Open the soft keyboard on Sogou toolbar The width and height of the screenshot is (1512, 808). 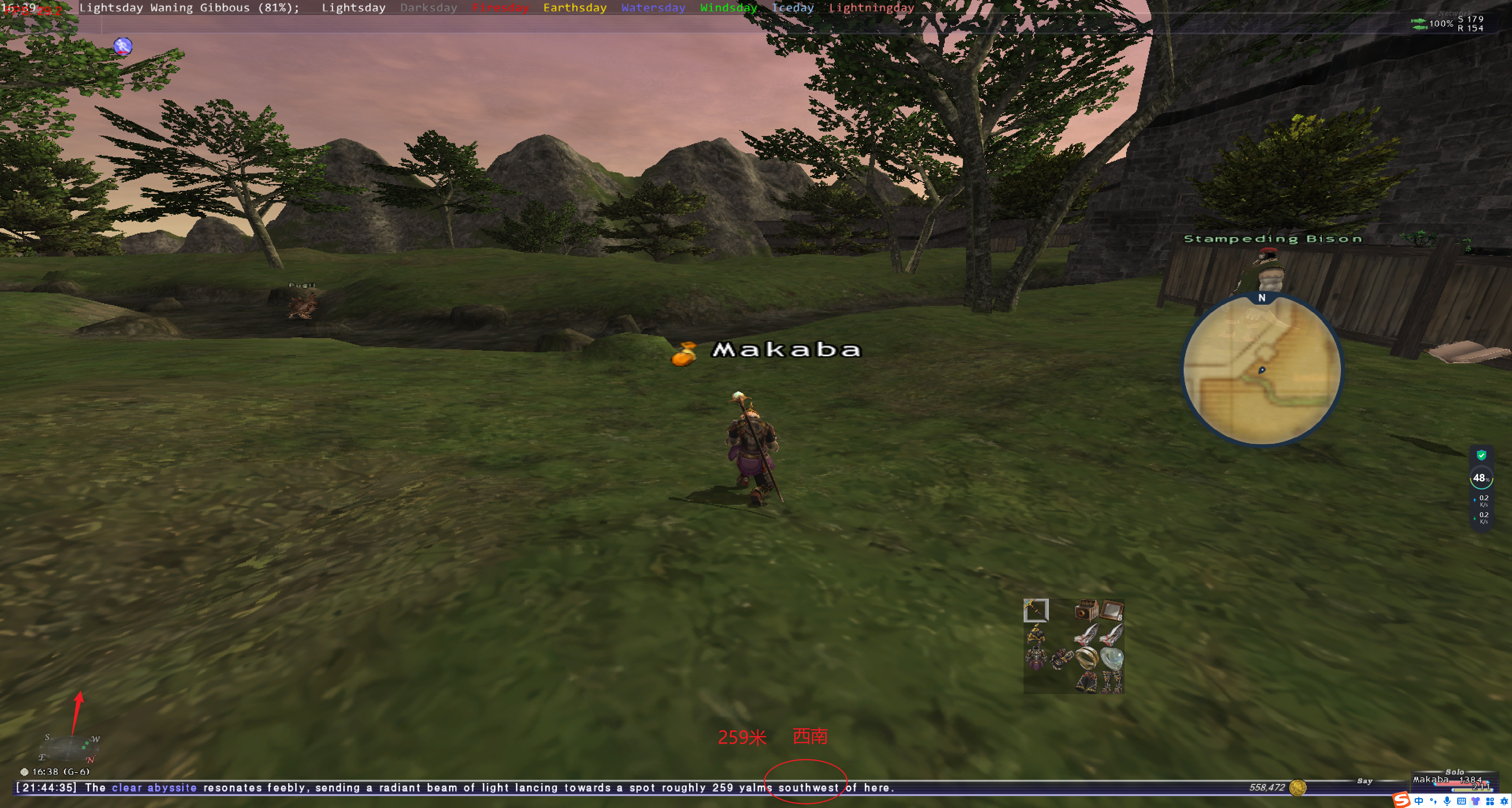1462,802
